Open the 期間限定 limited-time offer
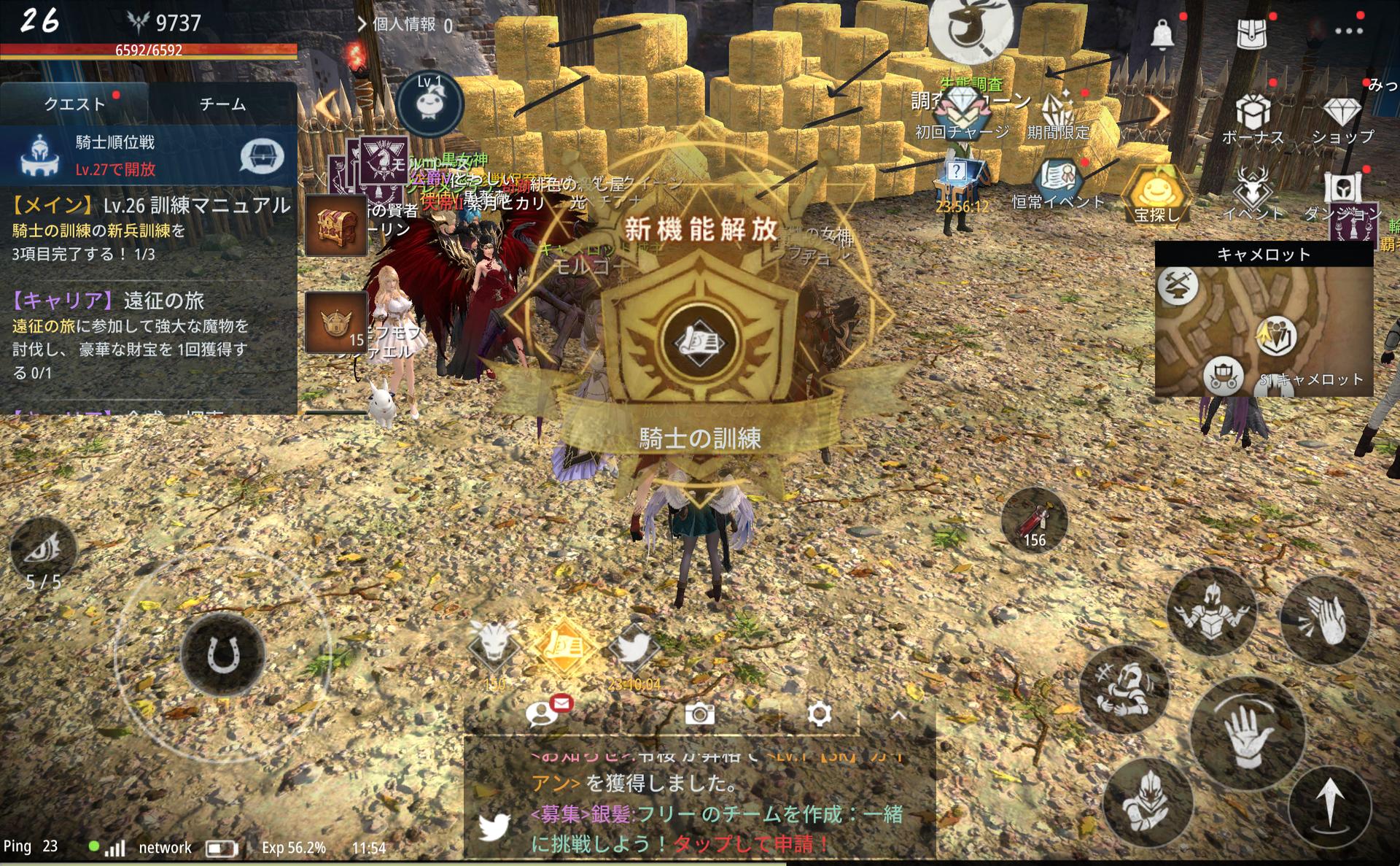 point(1058,117)
